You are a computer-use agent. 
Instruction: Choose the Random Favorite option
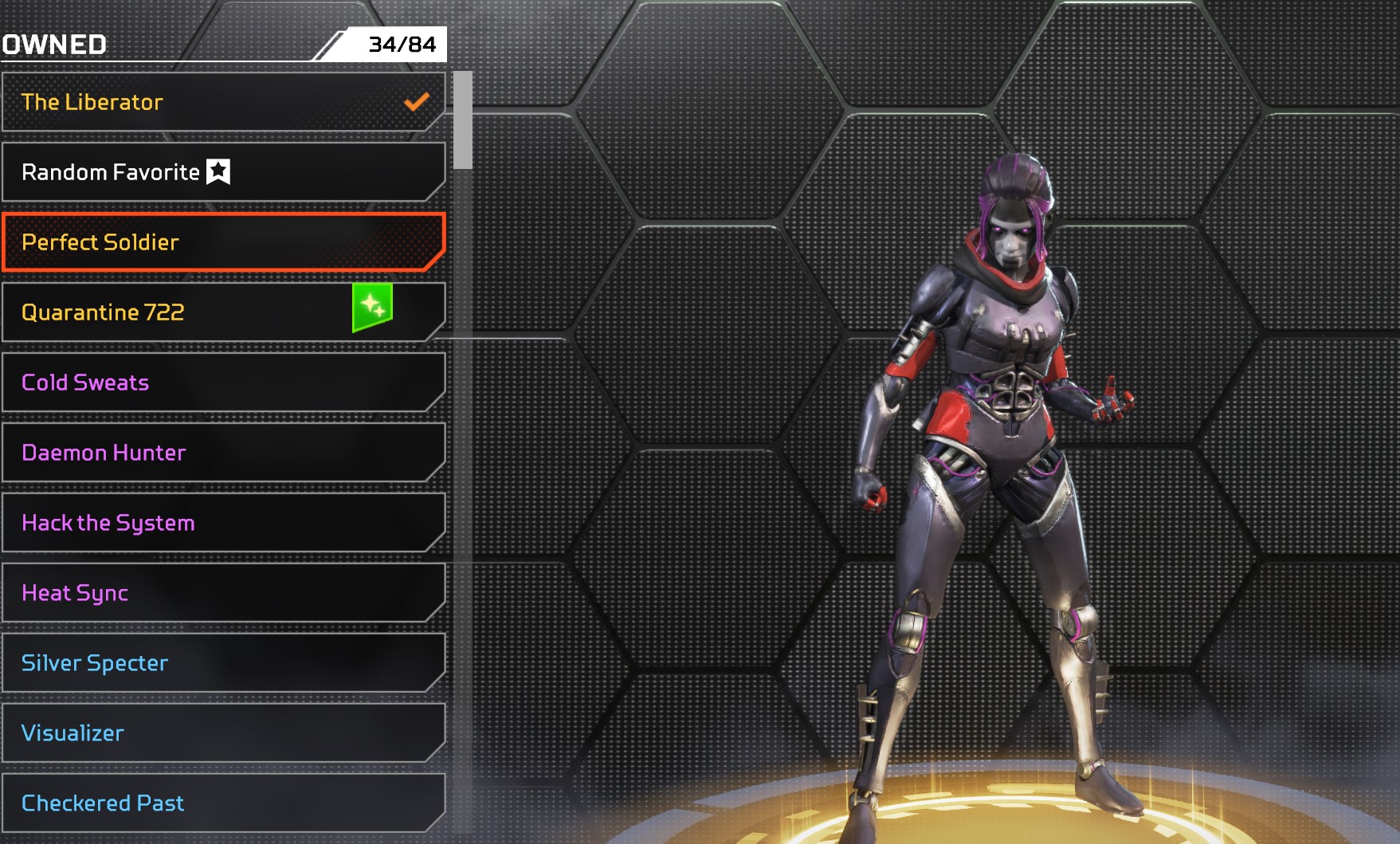(223, 172)
